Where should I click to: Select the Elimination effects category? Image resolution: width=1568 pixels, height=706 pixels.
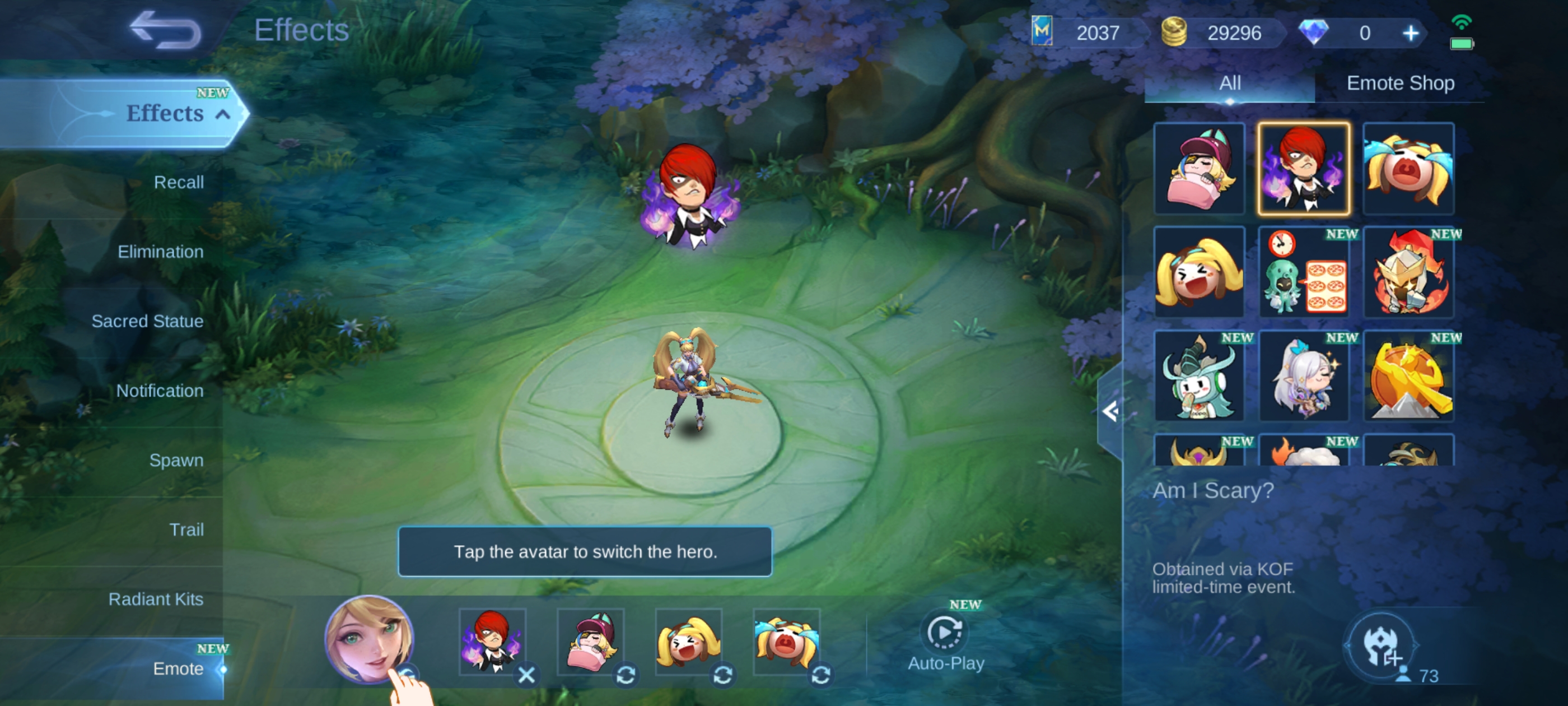(160, 252)
